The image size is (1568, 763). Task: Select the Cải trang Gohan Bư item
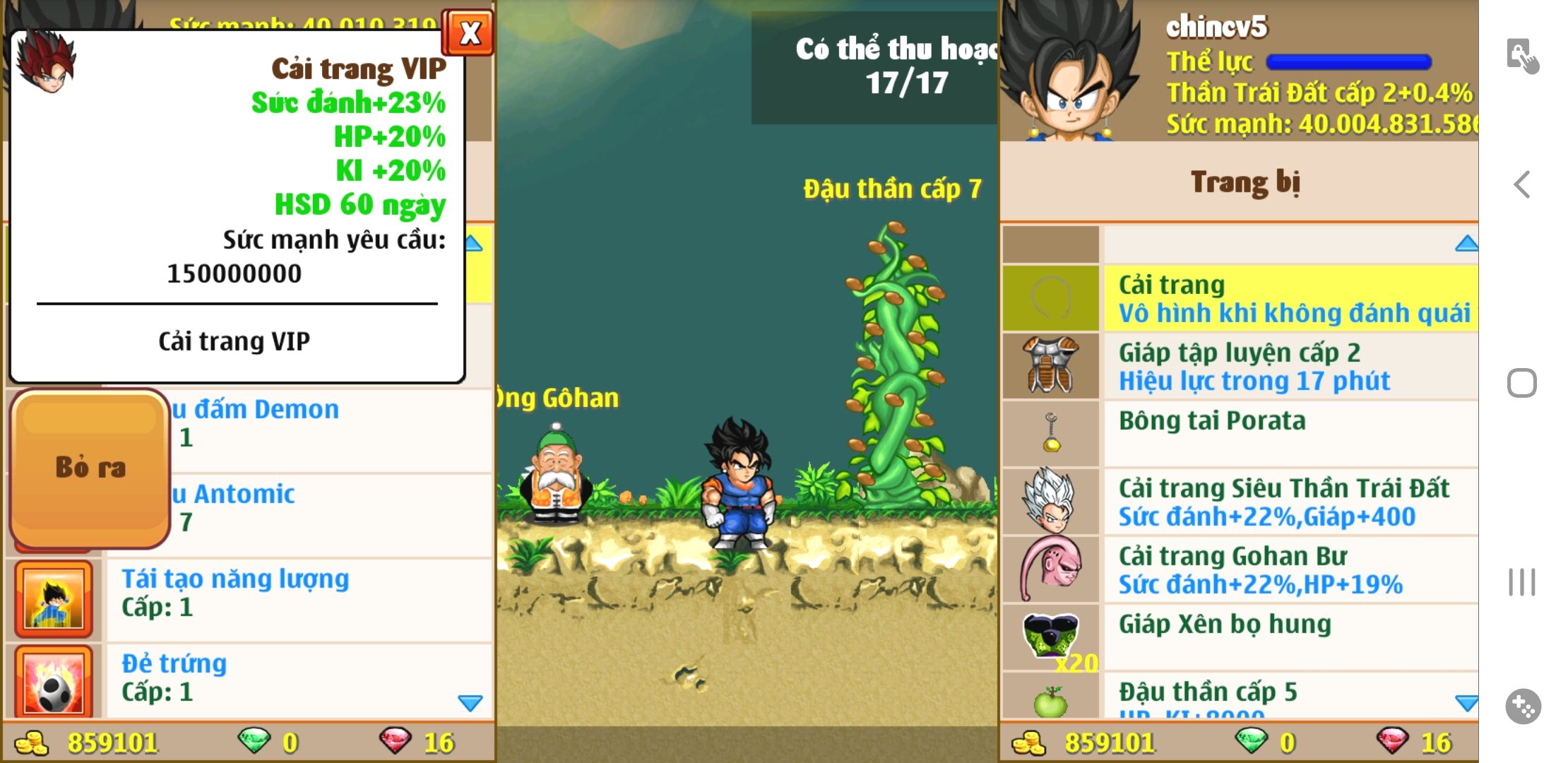(1290, 569)
